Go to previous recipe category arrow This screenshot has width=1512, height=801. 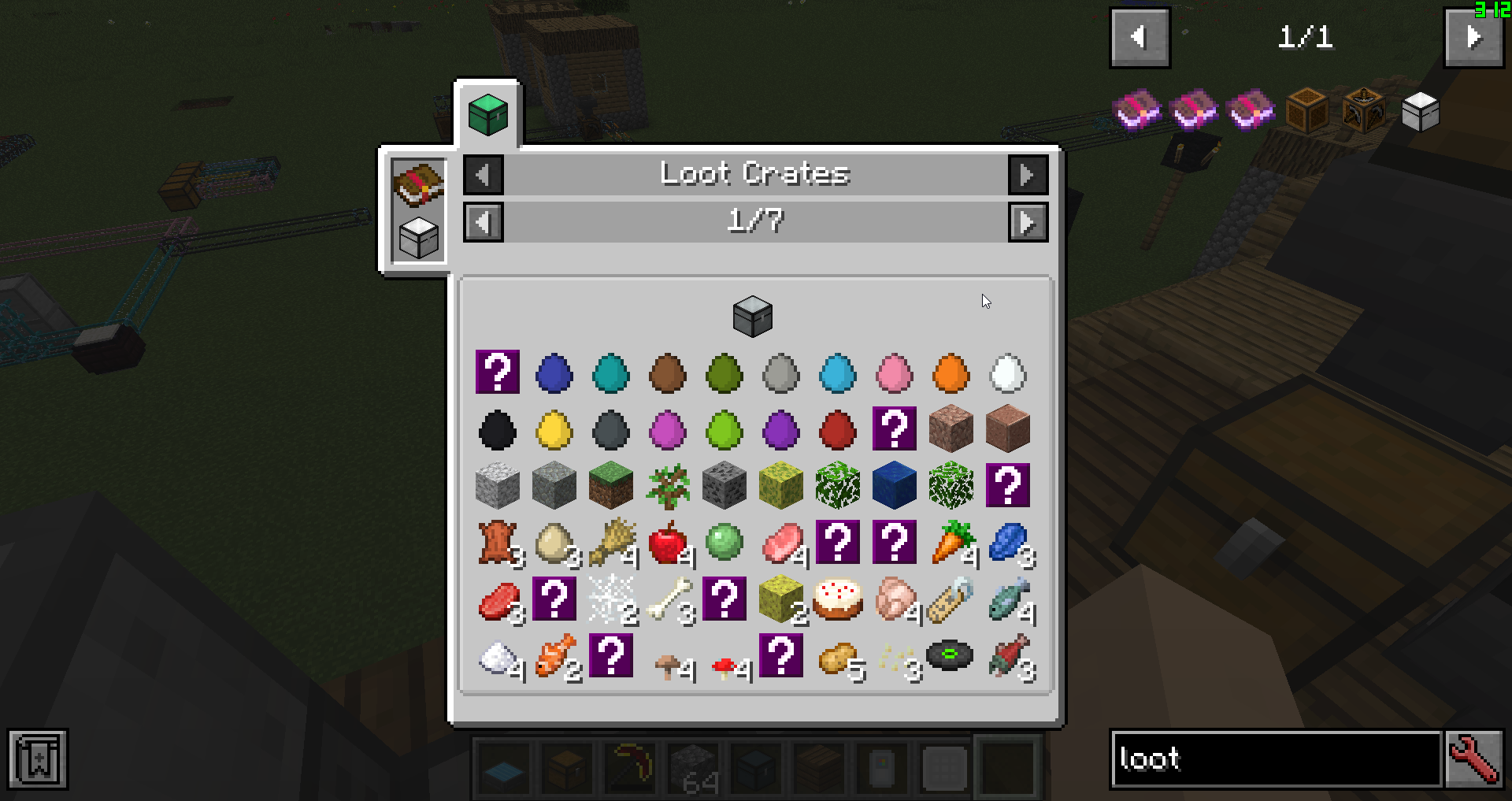(483, 174)
